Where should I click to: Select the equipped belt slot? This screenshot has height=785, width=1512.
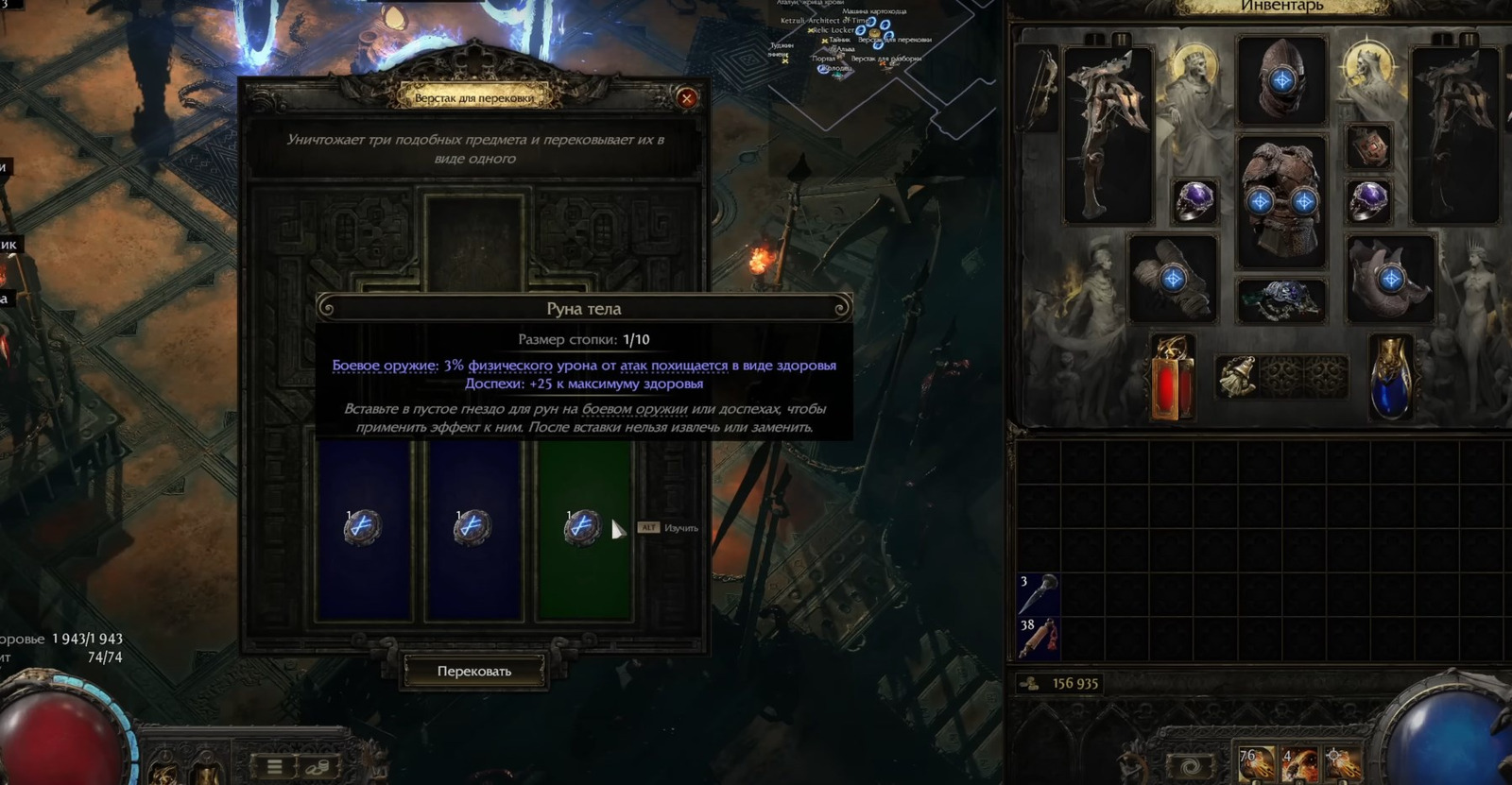click(1281, 300)
